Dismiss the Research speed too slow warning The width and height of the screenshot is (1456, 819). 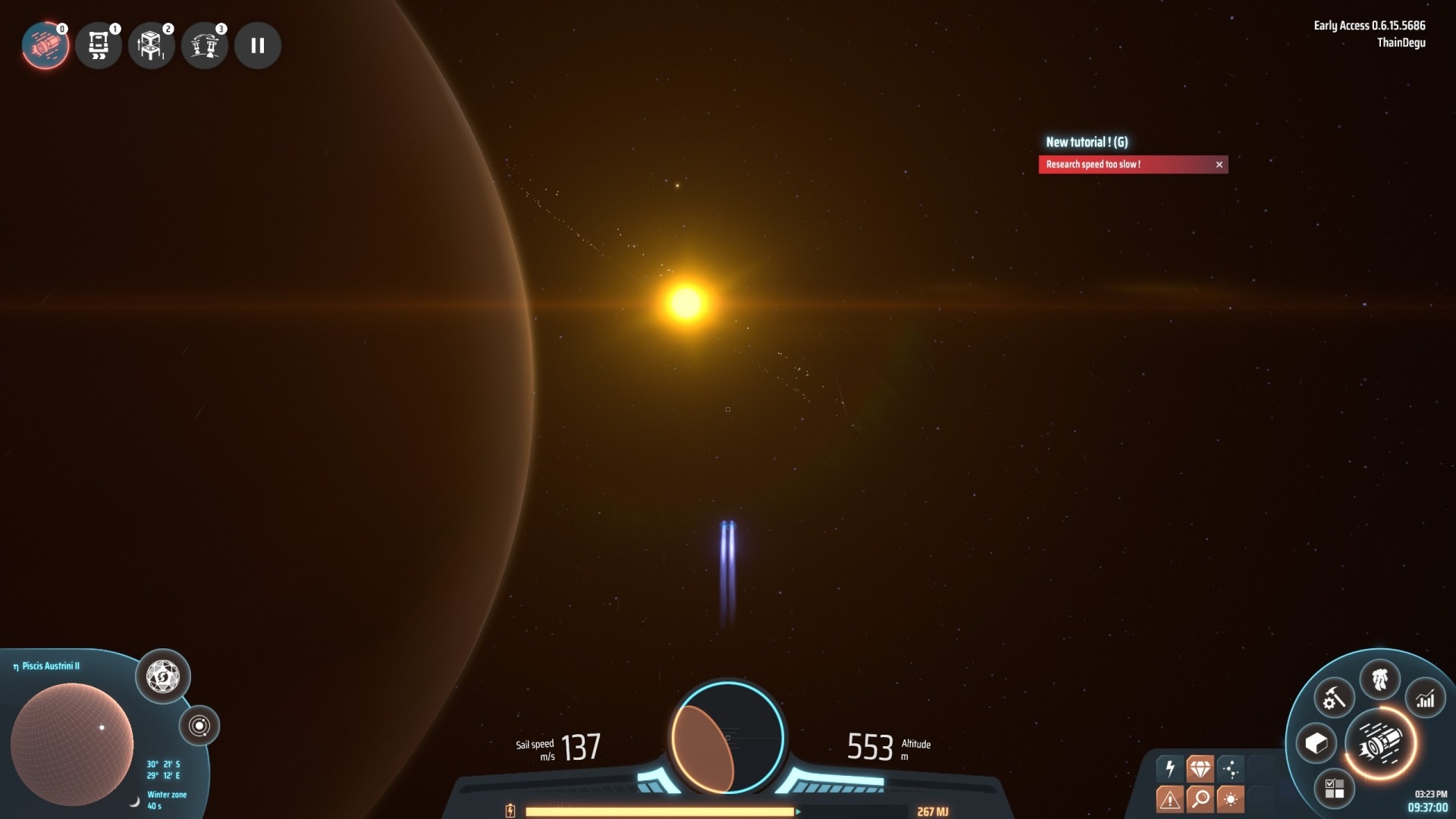pyautogui.click(x=1220, y=165)
